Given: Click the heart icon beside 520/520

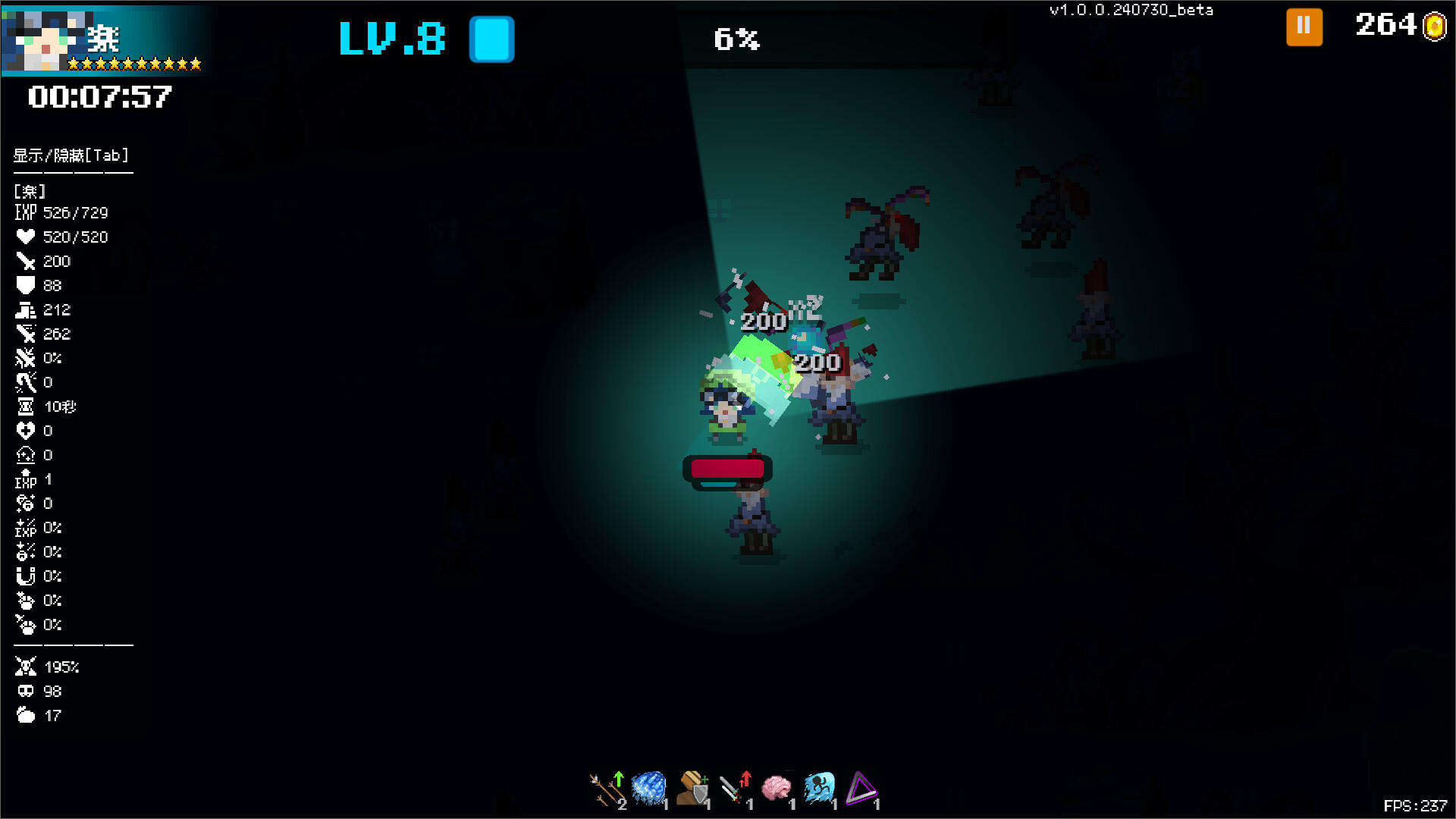Looking at the screenshot, I should pyautogui.click(x=25, y=237).
